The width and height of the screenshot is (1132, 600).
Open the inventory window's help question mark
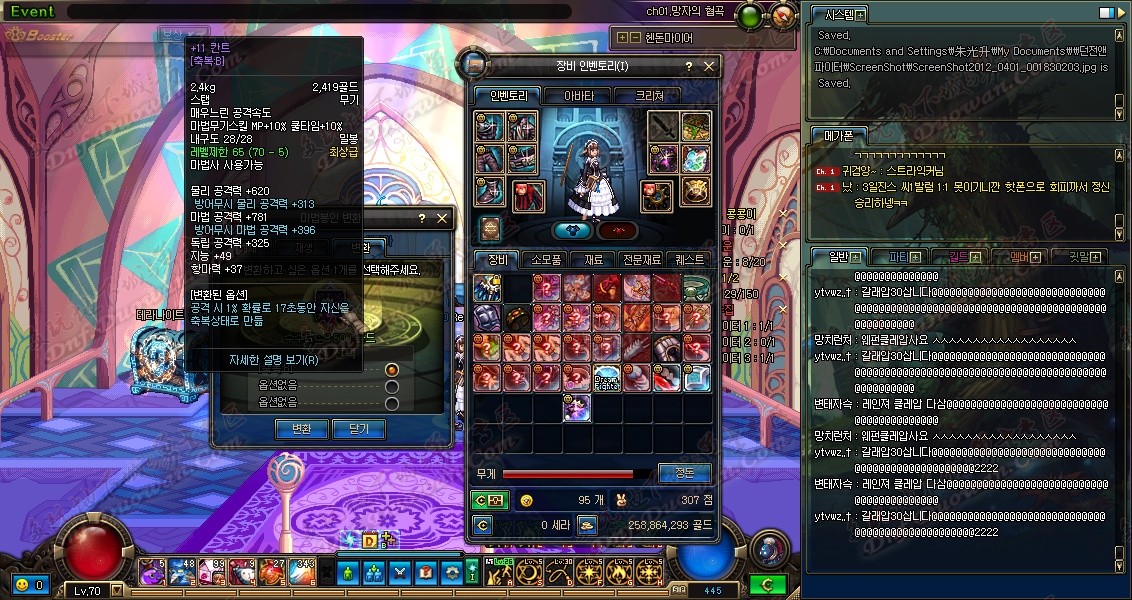pos(688,67)
